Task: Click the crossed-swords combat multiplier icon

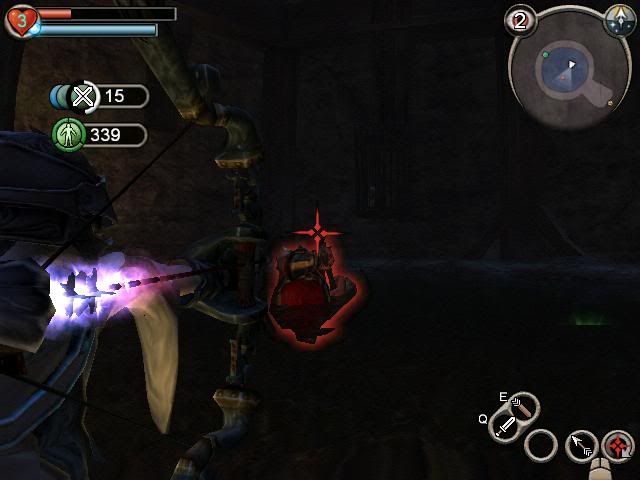Action: 83,96
